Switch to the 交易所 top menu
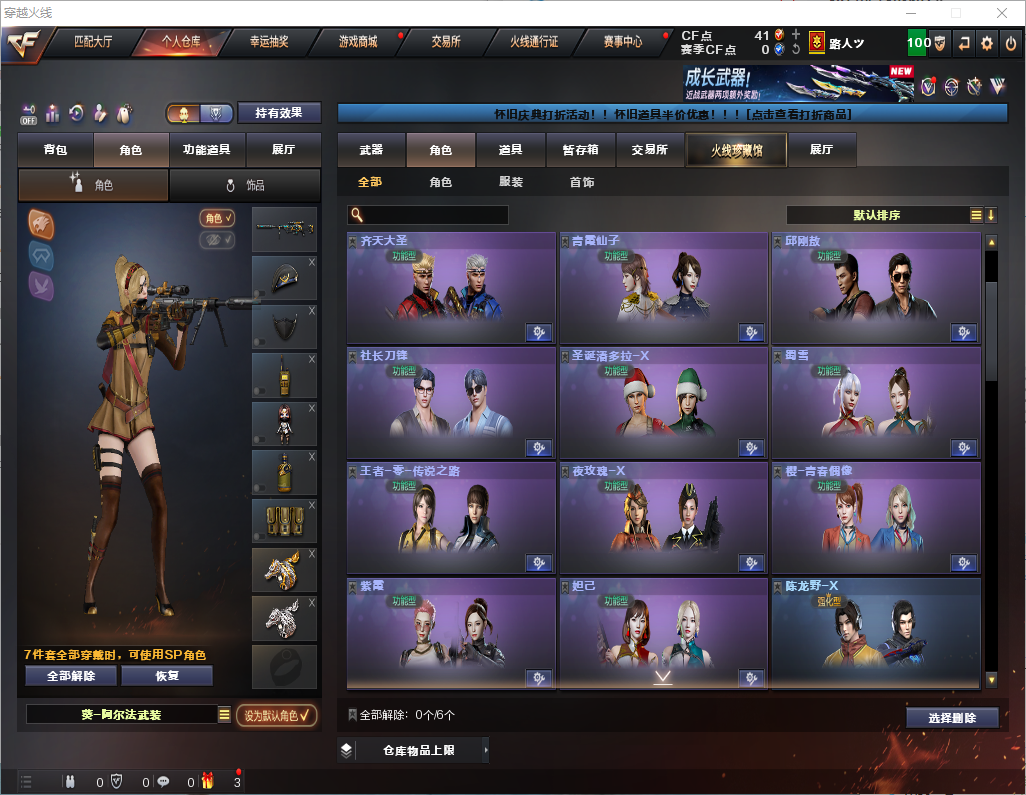 [446, 42]
